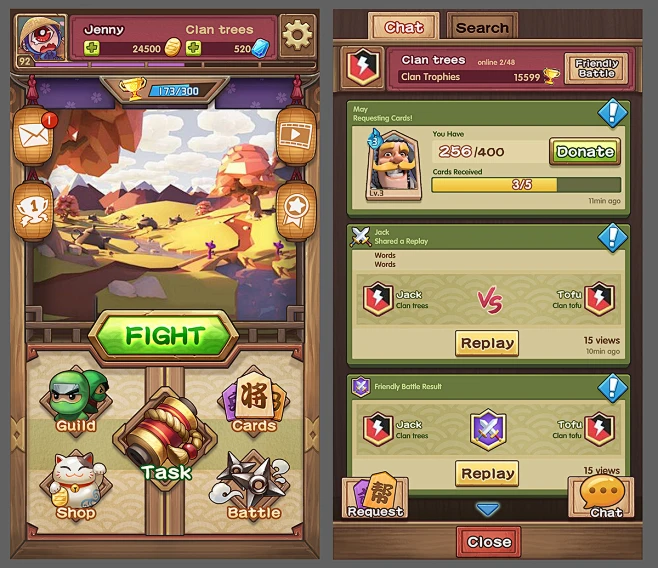Tap Jenny's player avatar
This screenshot has height=568, width=658.
click(40, 38)
